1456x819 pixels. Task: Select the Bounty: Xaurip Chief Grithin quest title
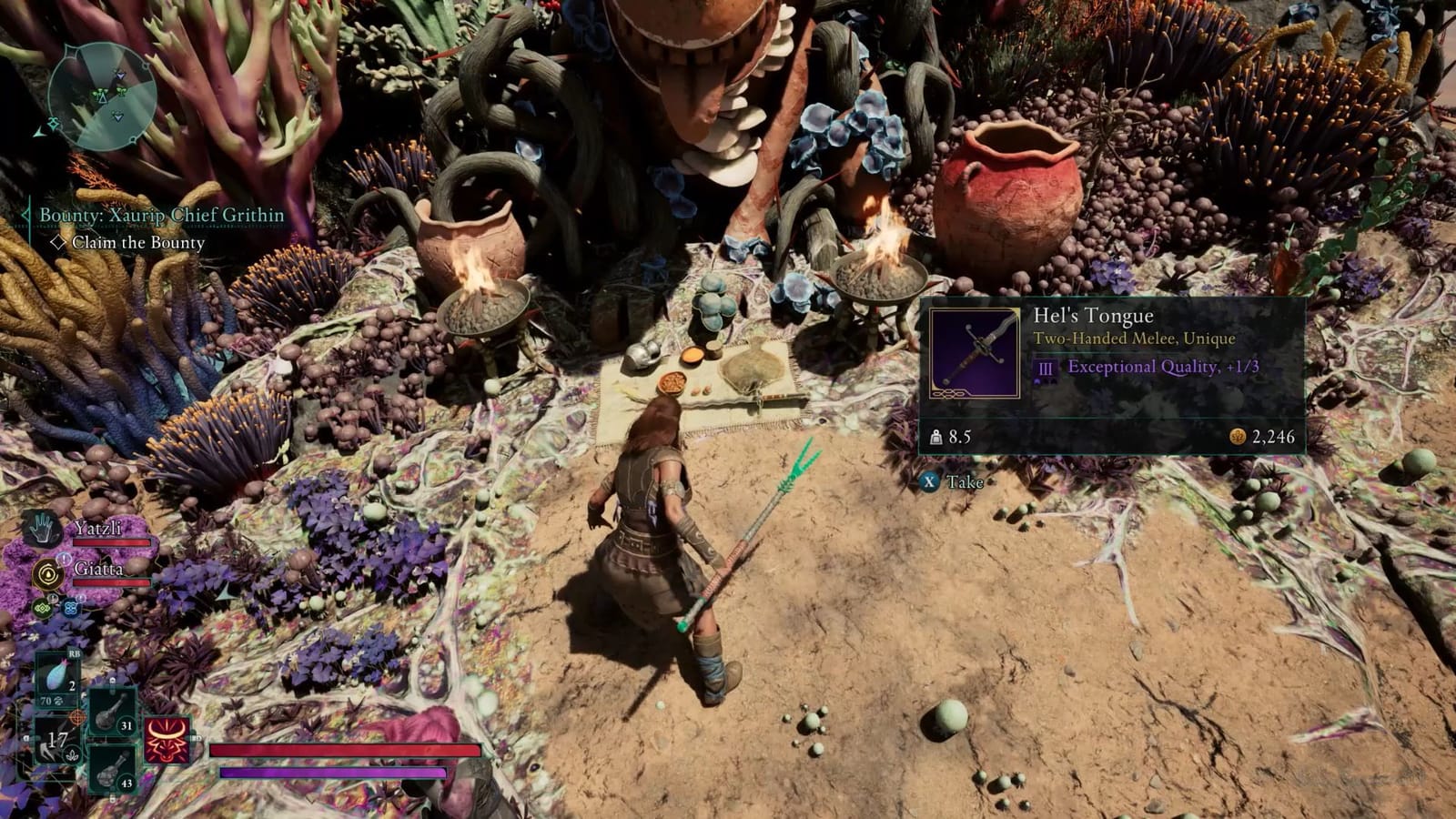click(x=162, y=215)
